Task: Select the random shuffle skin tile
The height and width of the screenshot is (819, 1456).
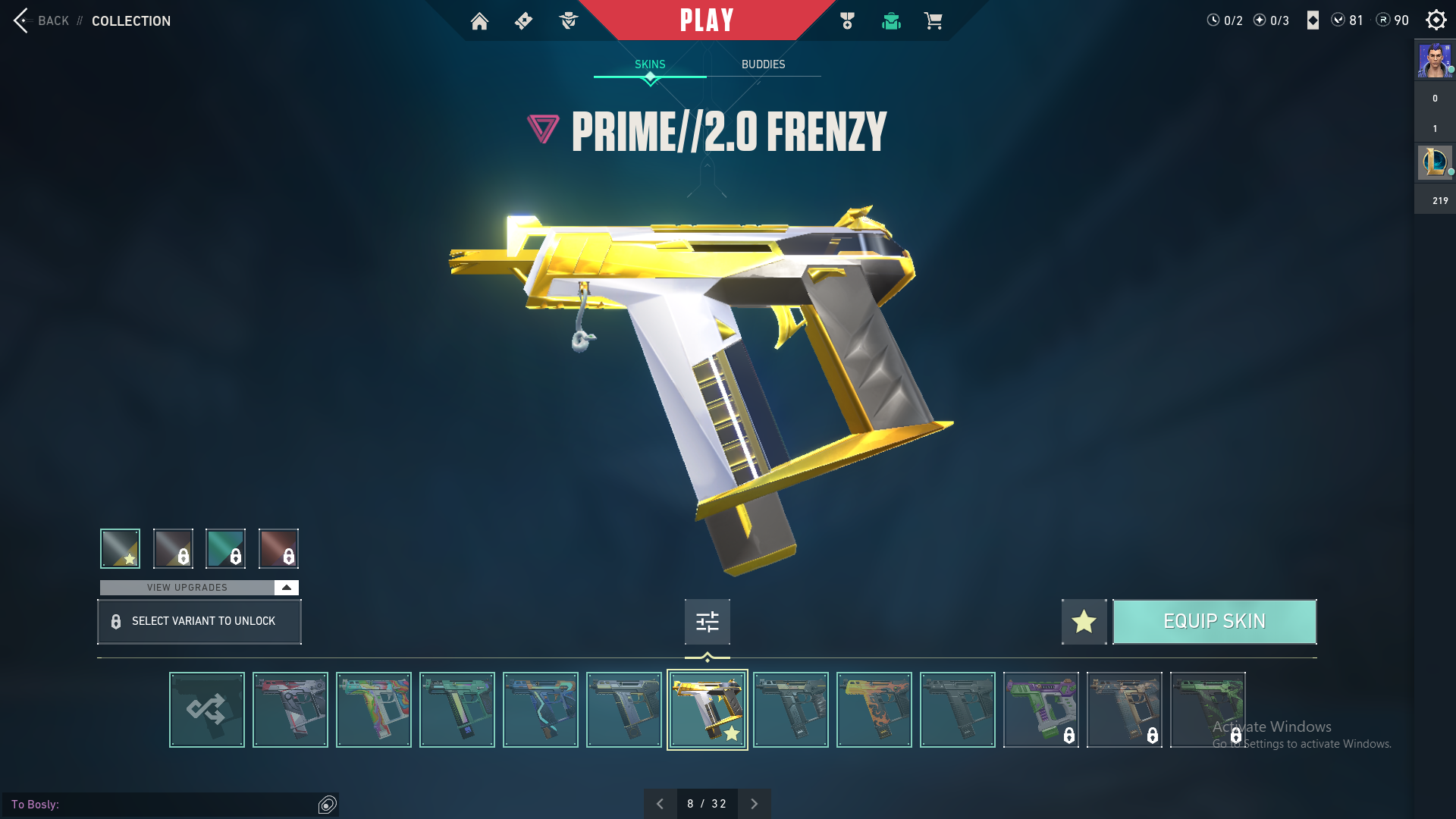Action: [x=207, y=710]
